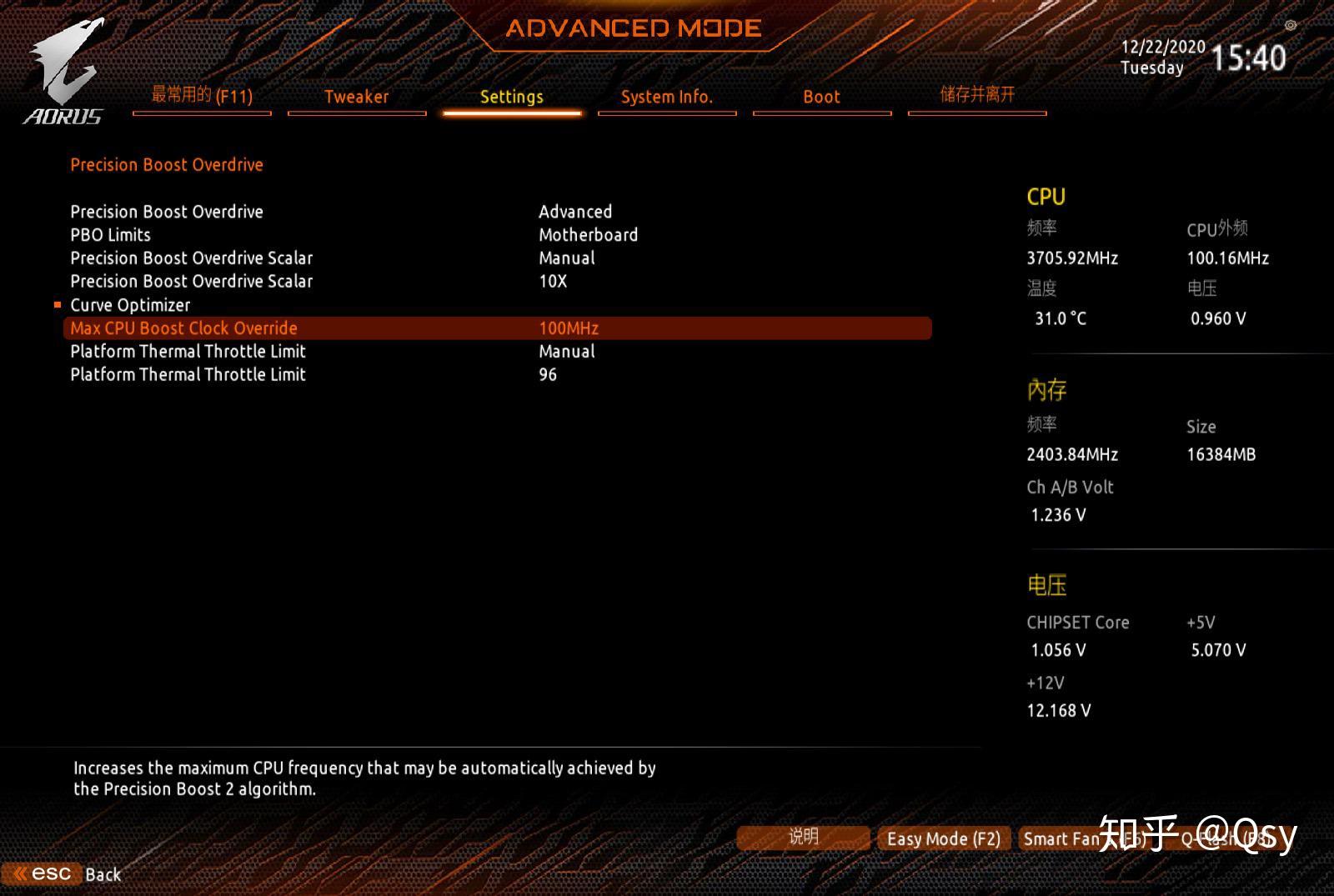Viewport: 1334px width, 896px height.
Task: Go to the 储存并离开 tab
Action: [x=977, y=95]
